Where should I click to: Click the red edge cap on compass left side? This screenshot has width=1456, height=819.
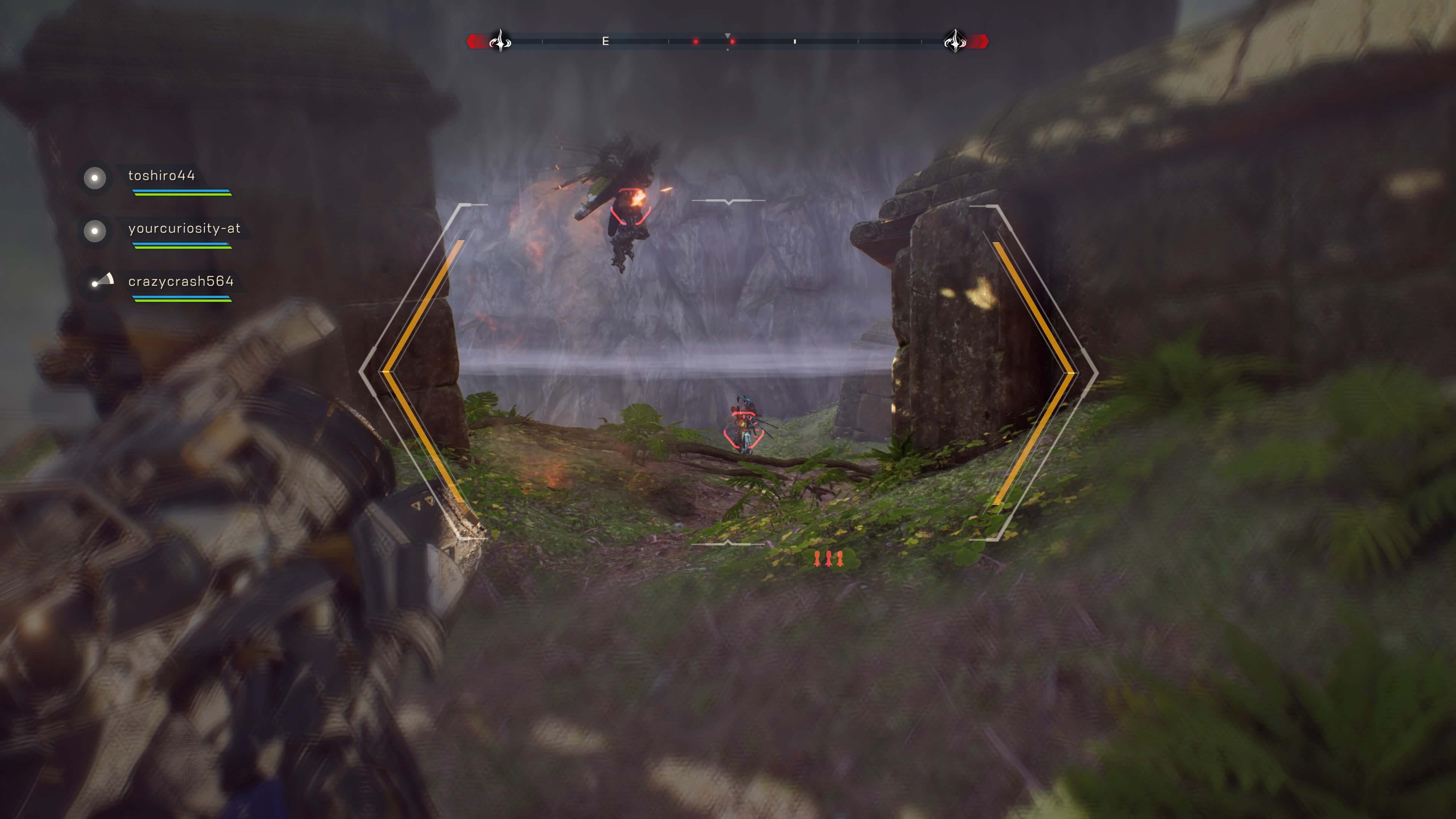tap(475, 41)
